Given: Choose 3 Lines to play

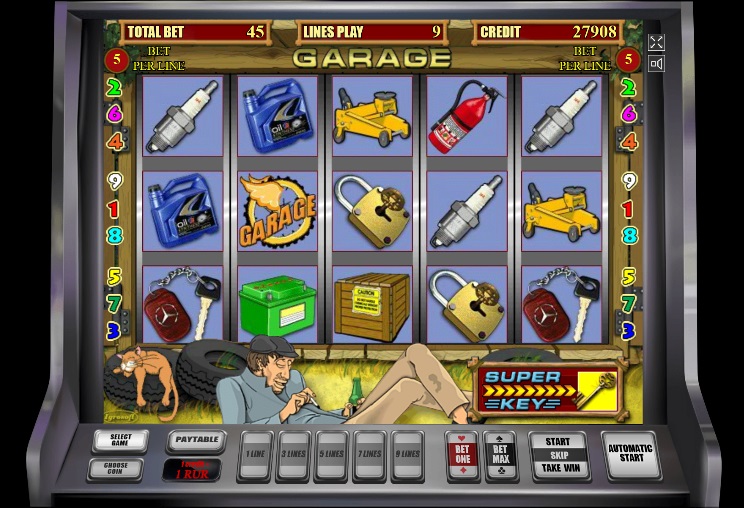Looking at the screenshot, I should click(x=293, y=455).
